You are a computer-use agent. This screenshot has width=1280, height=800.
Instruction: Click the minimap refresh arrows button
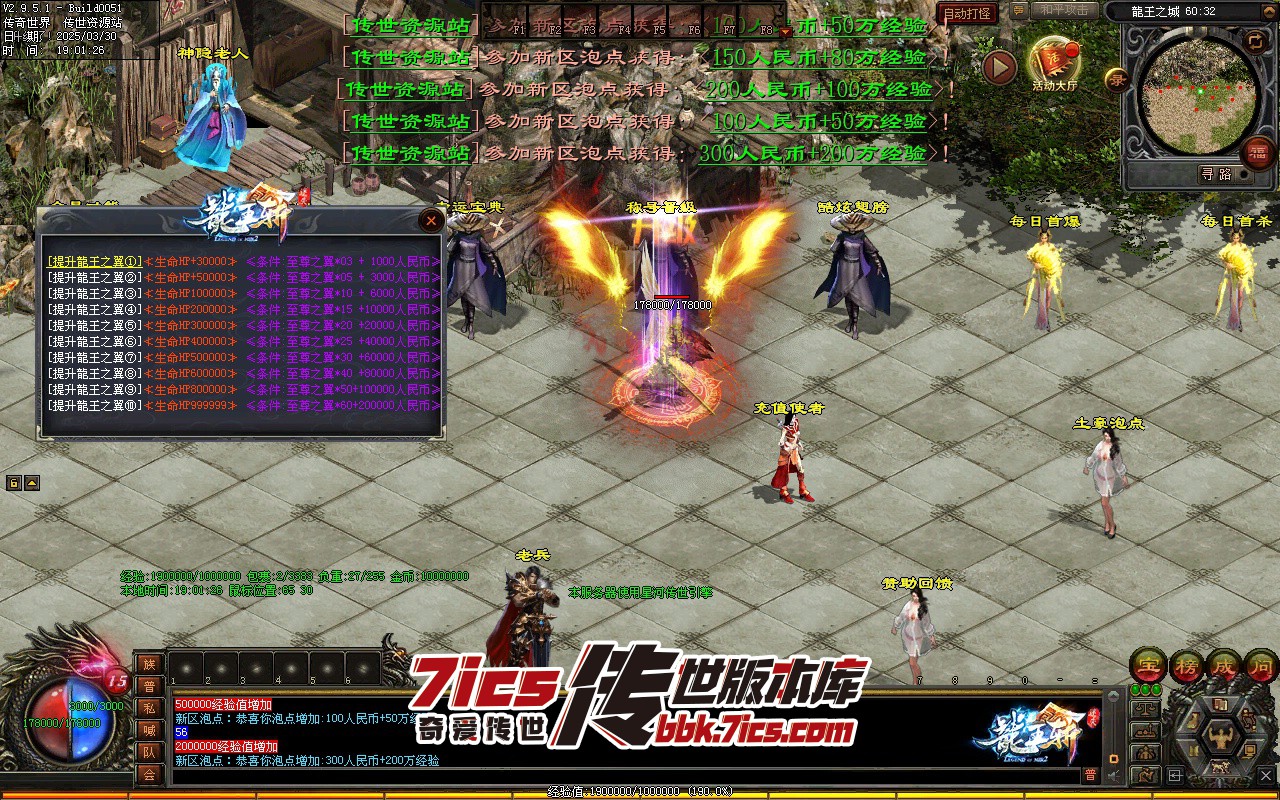(1254, 40)
